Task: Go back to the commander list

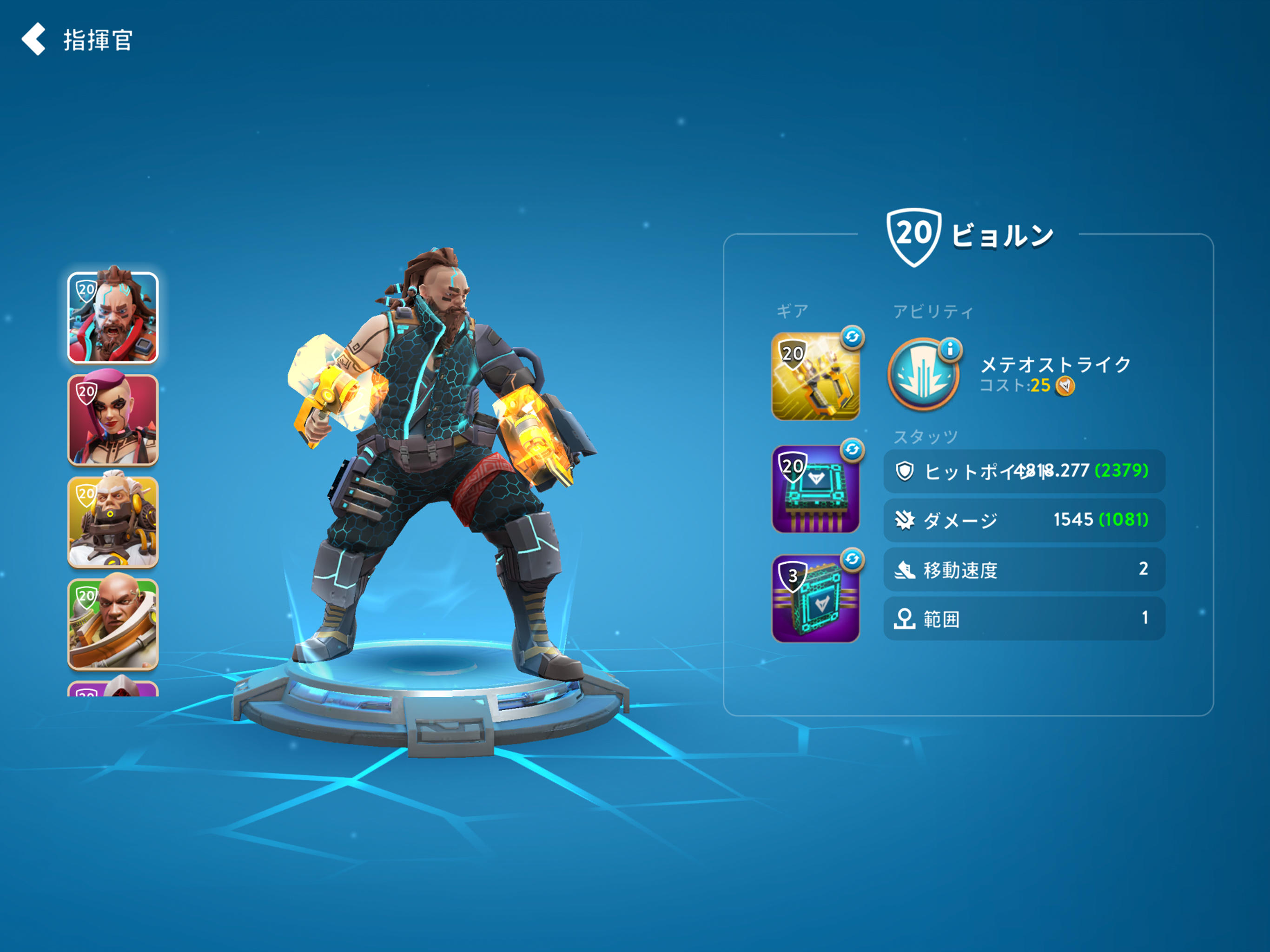Action: click(34, 40)
